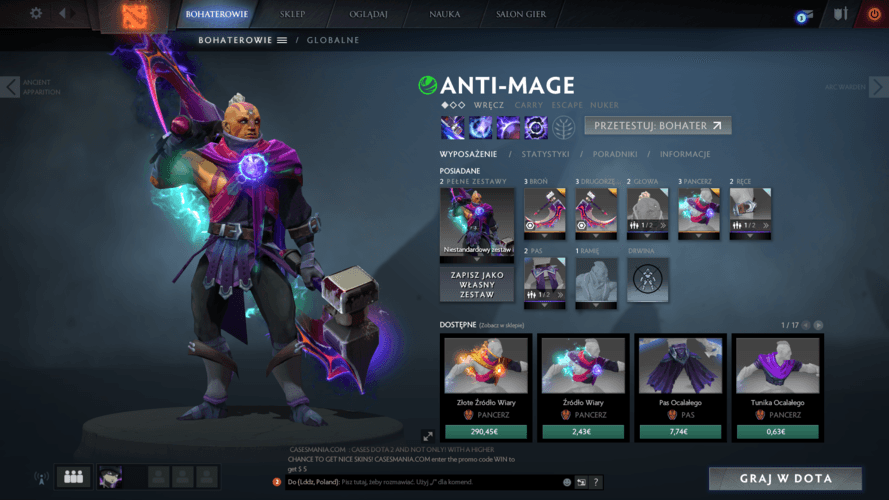Purchase Tunika Ocalałego for 0,63€

point(776,432)
